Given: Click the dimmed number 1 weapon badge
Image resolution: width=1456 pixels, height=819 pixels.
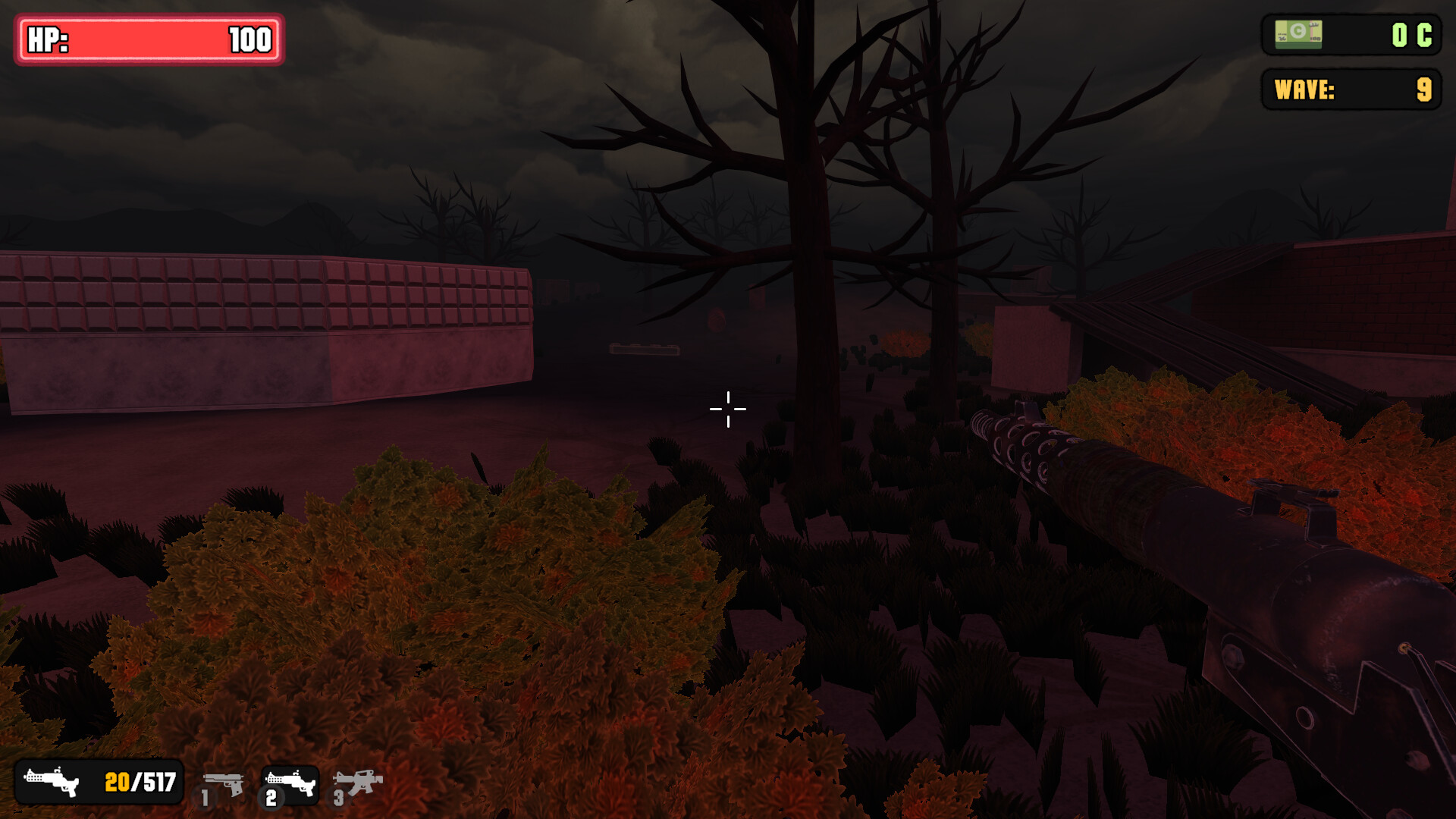Looking at the screenshot, I should [205, 797].
